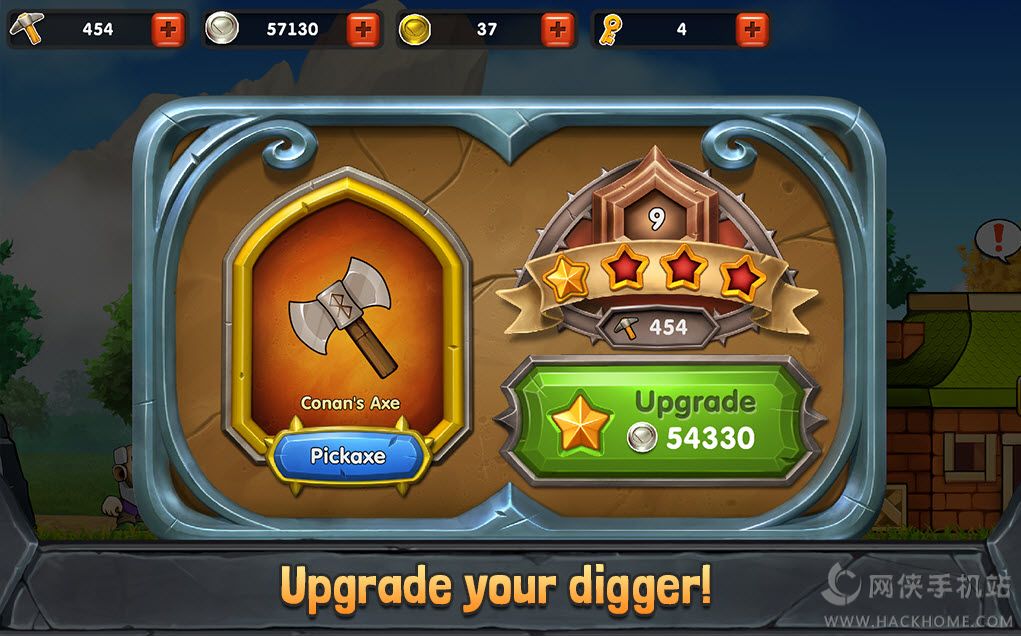Add gold coins using the plus button

pos(558,30)
